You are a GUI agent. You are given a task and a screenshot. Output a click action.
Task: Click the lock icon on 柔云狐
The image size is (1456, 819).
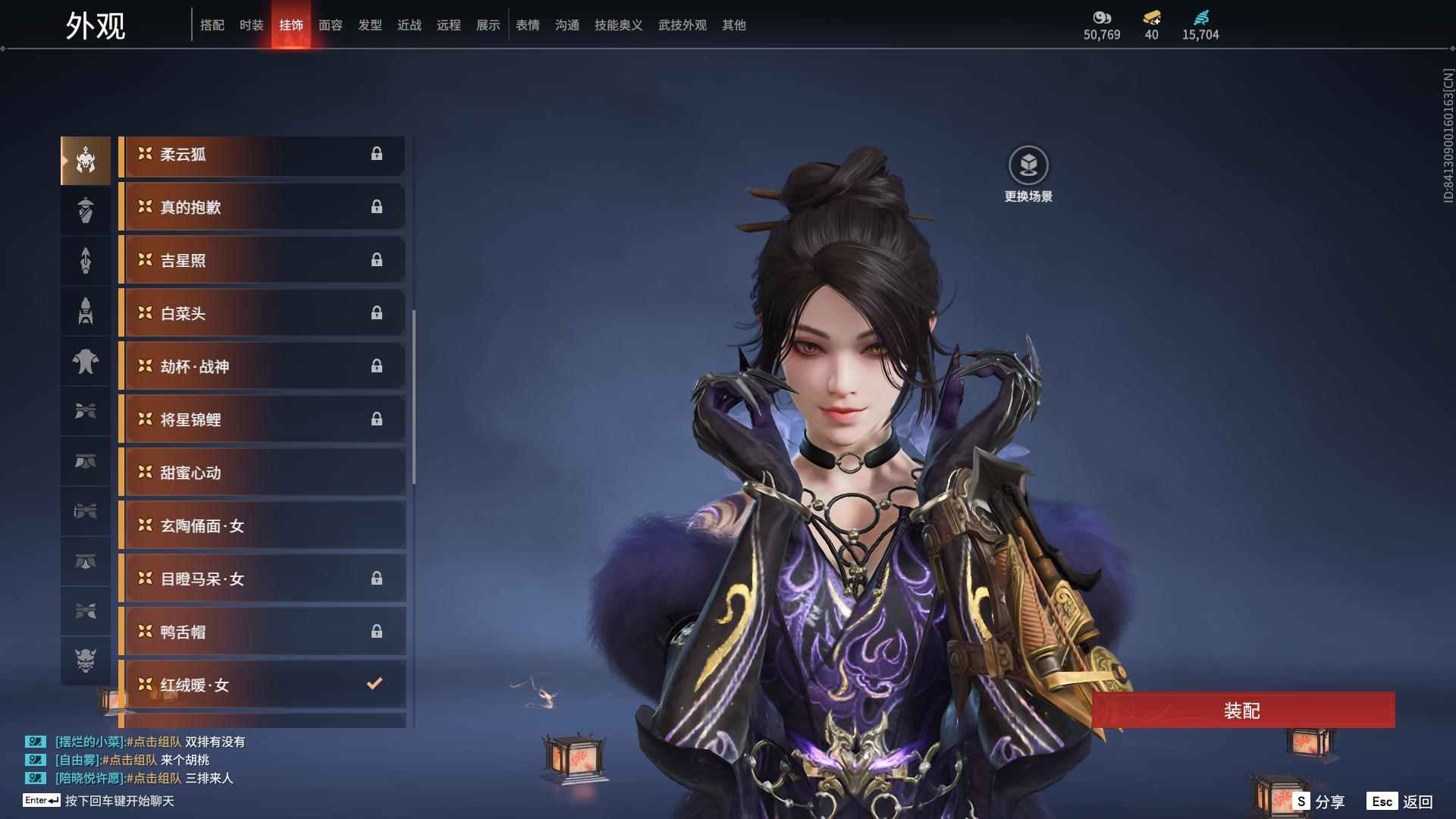pyautogui.click(x=378, y=155)
